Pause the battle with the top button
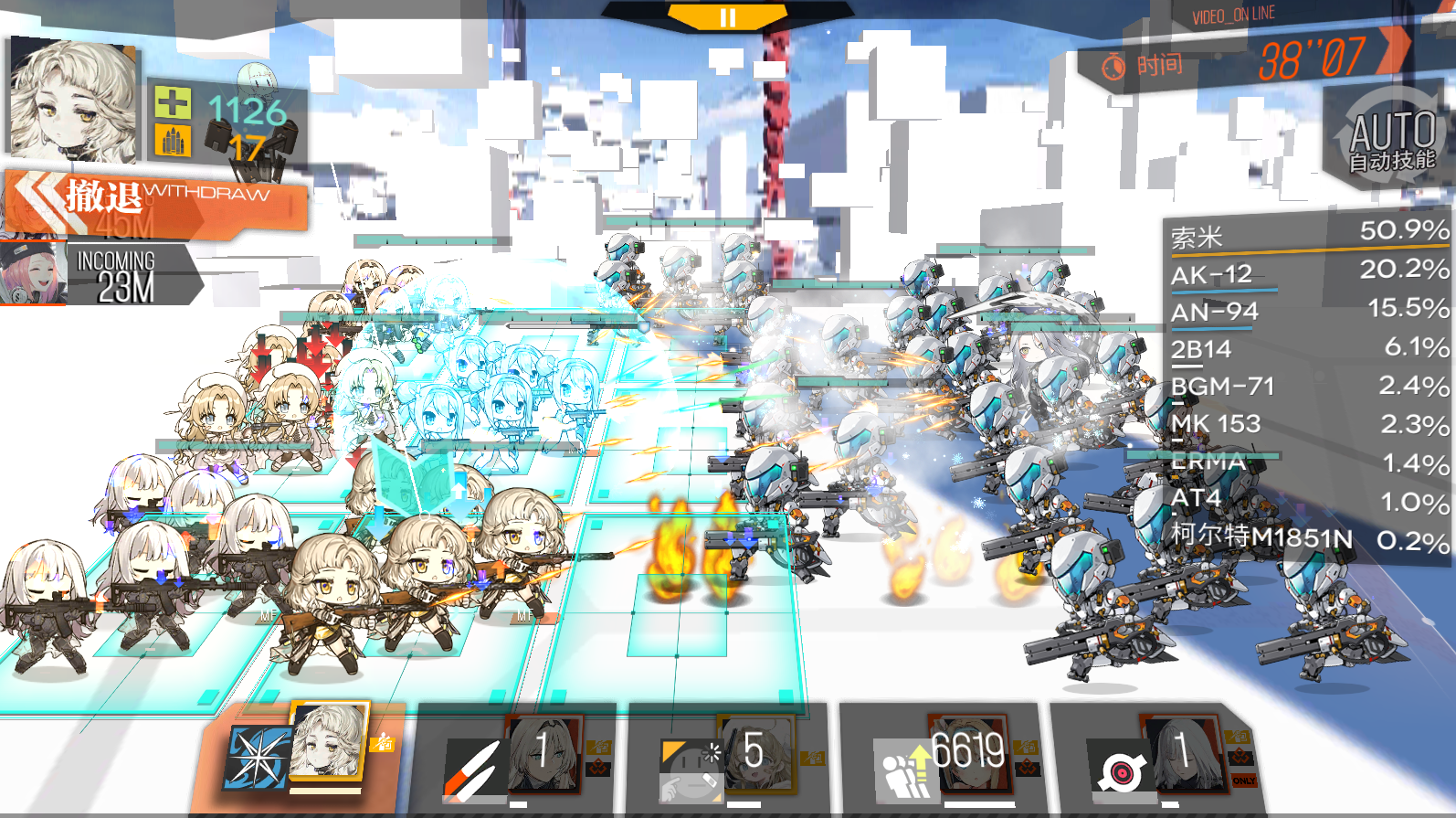The image size is (1456, 818). pos(727,17)
